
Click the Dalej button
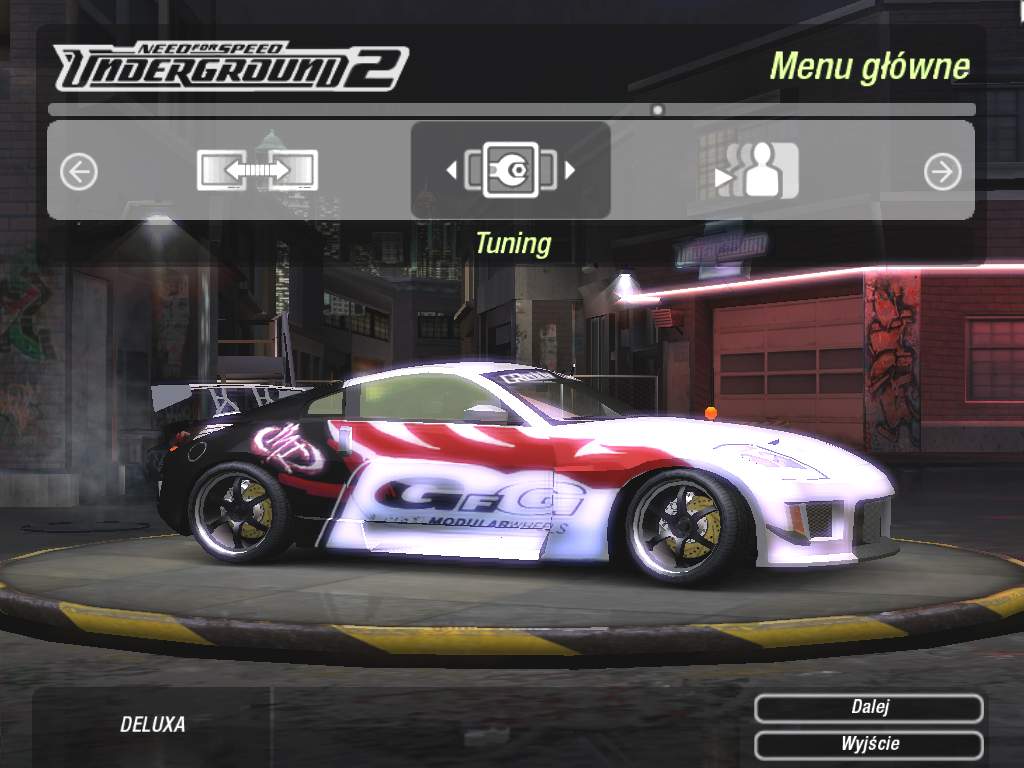869,708
